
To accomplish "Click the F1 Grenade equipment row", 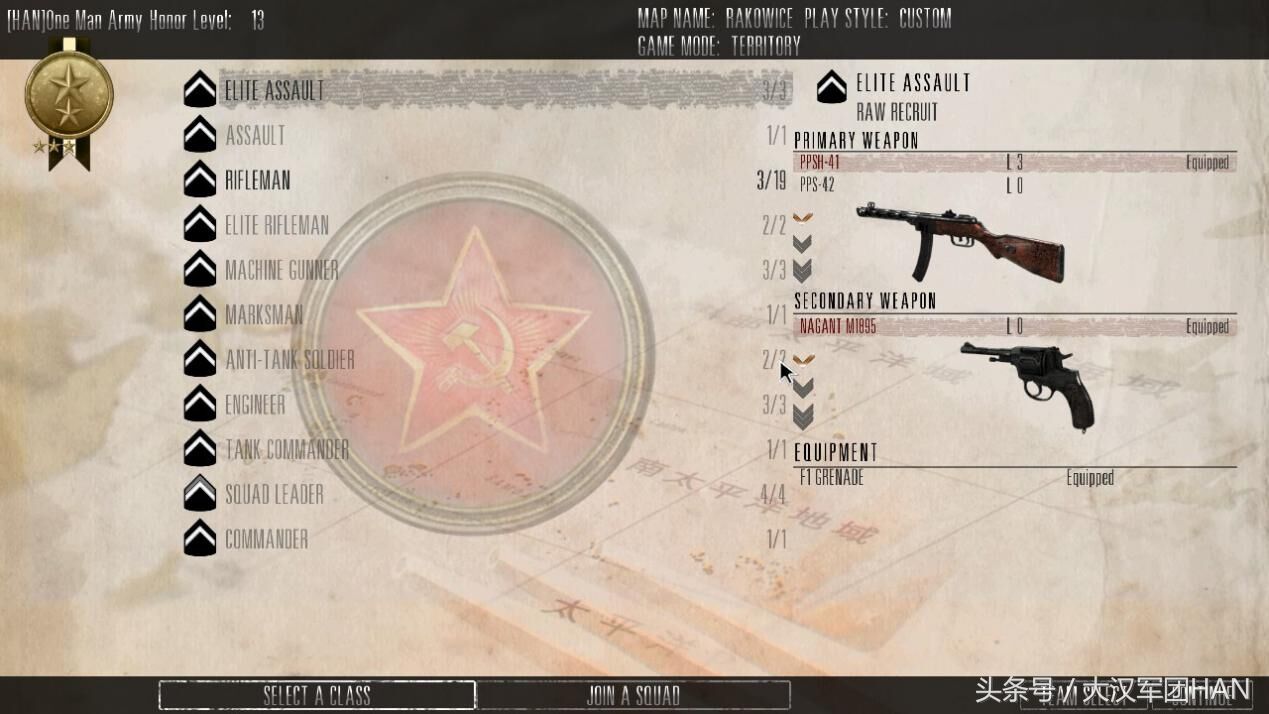I will click(x=1015, y=478).
